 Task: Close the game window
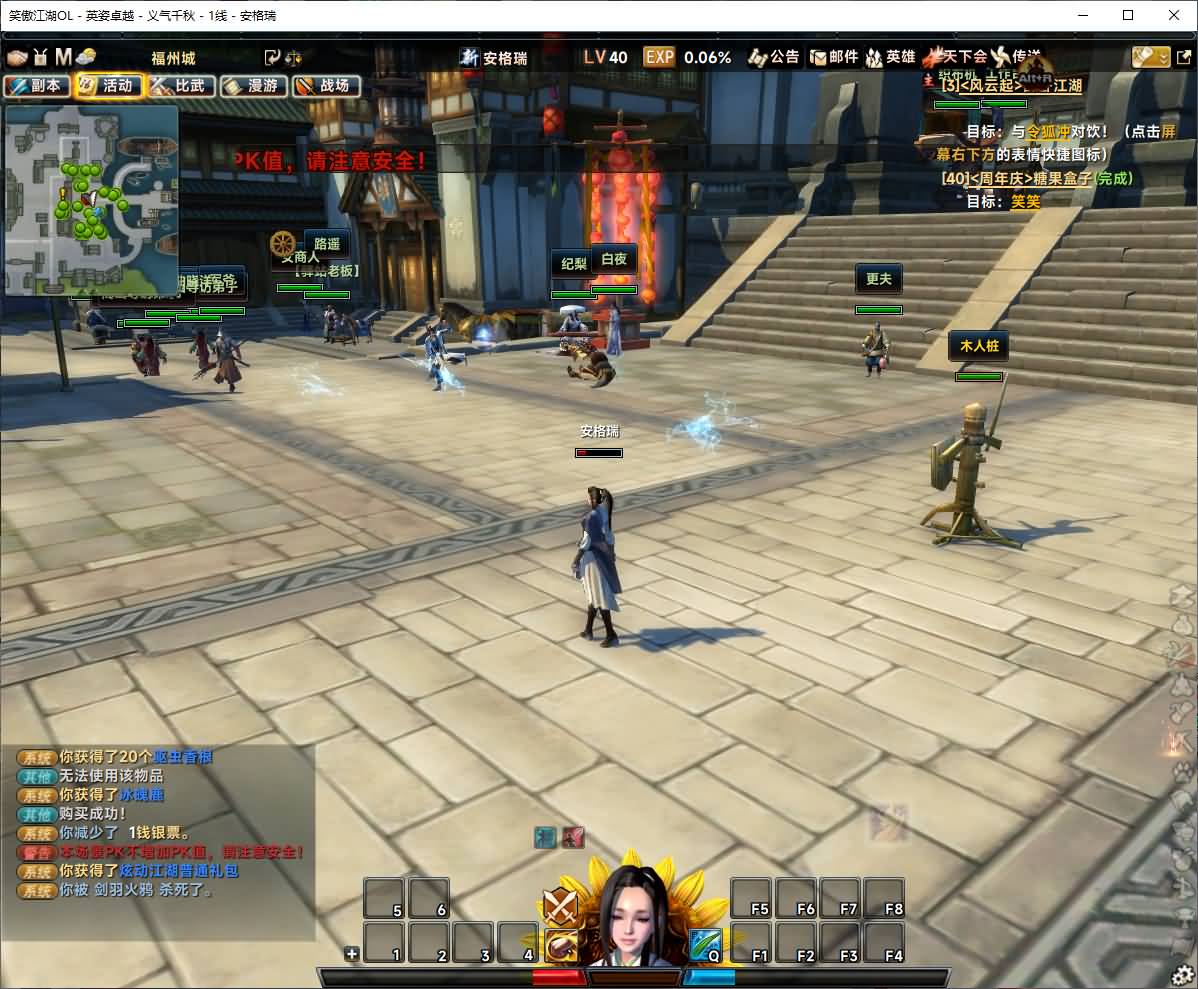(1174, 15)
